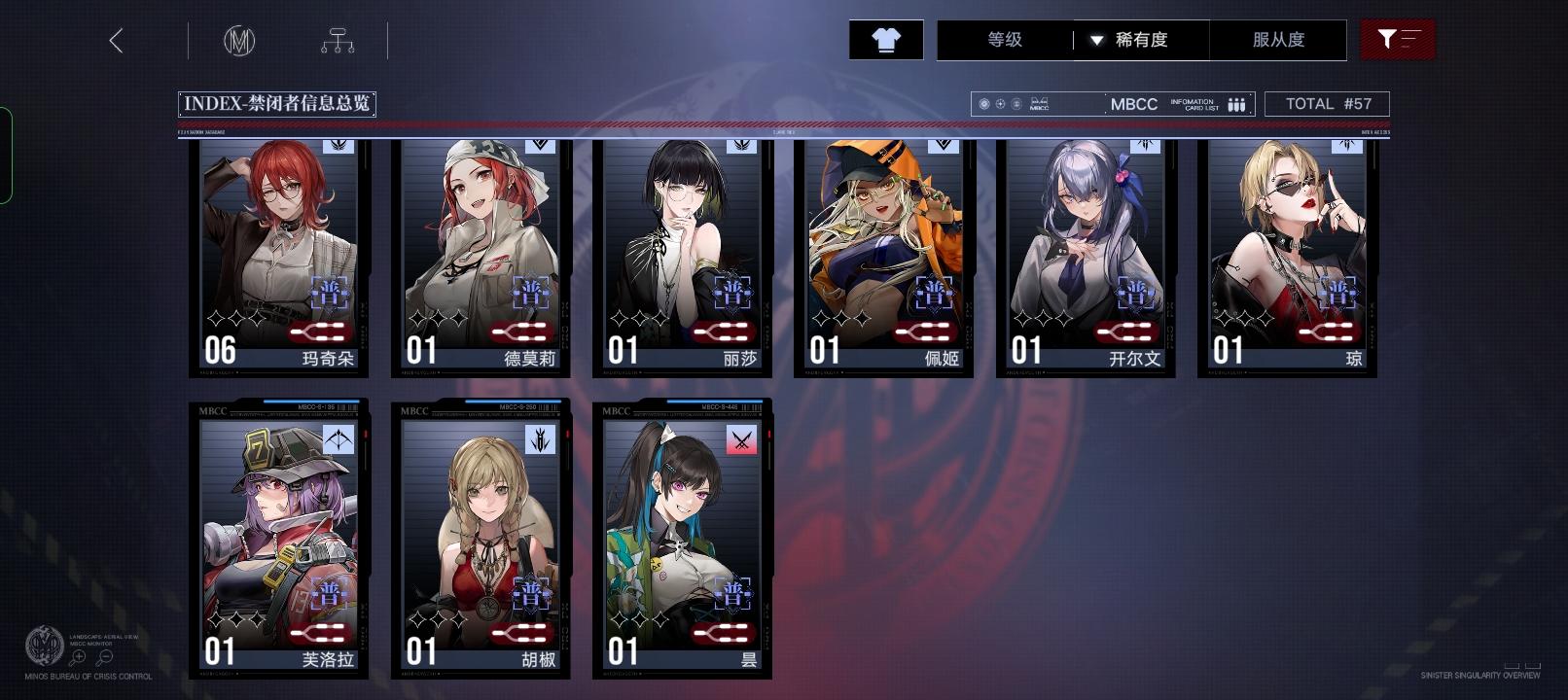
Task: Switch sorting to 服从度 tab
Action: pyautogui.click(x=1278, y=40)
